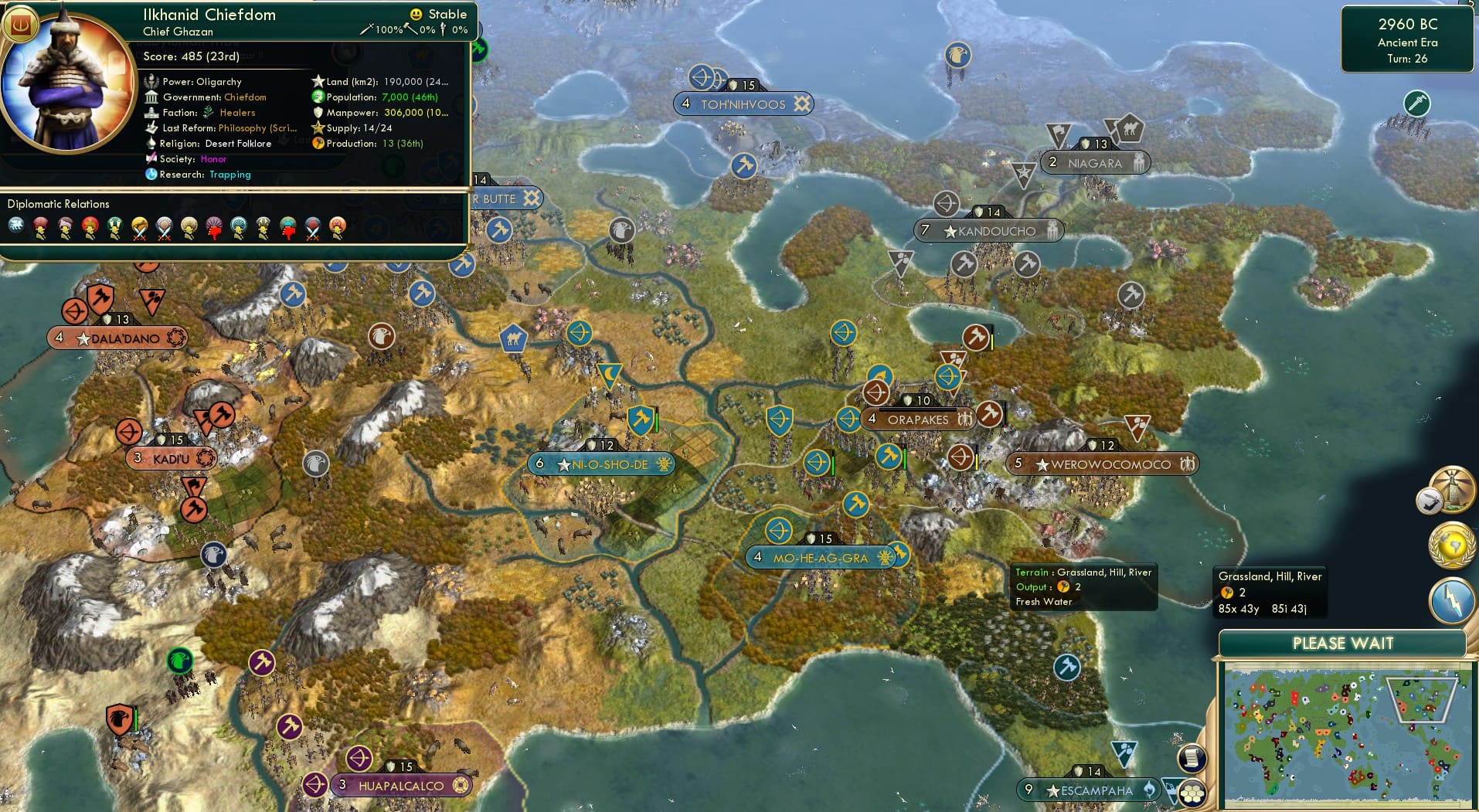This screenshot has width=1479, height=812.
Task: Click the star icon on the ESCAMPAHA city banner
Action: (x=1054, y=790)
